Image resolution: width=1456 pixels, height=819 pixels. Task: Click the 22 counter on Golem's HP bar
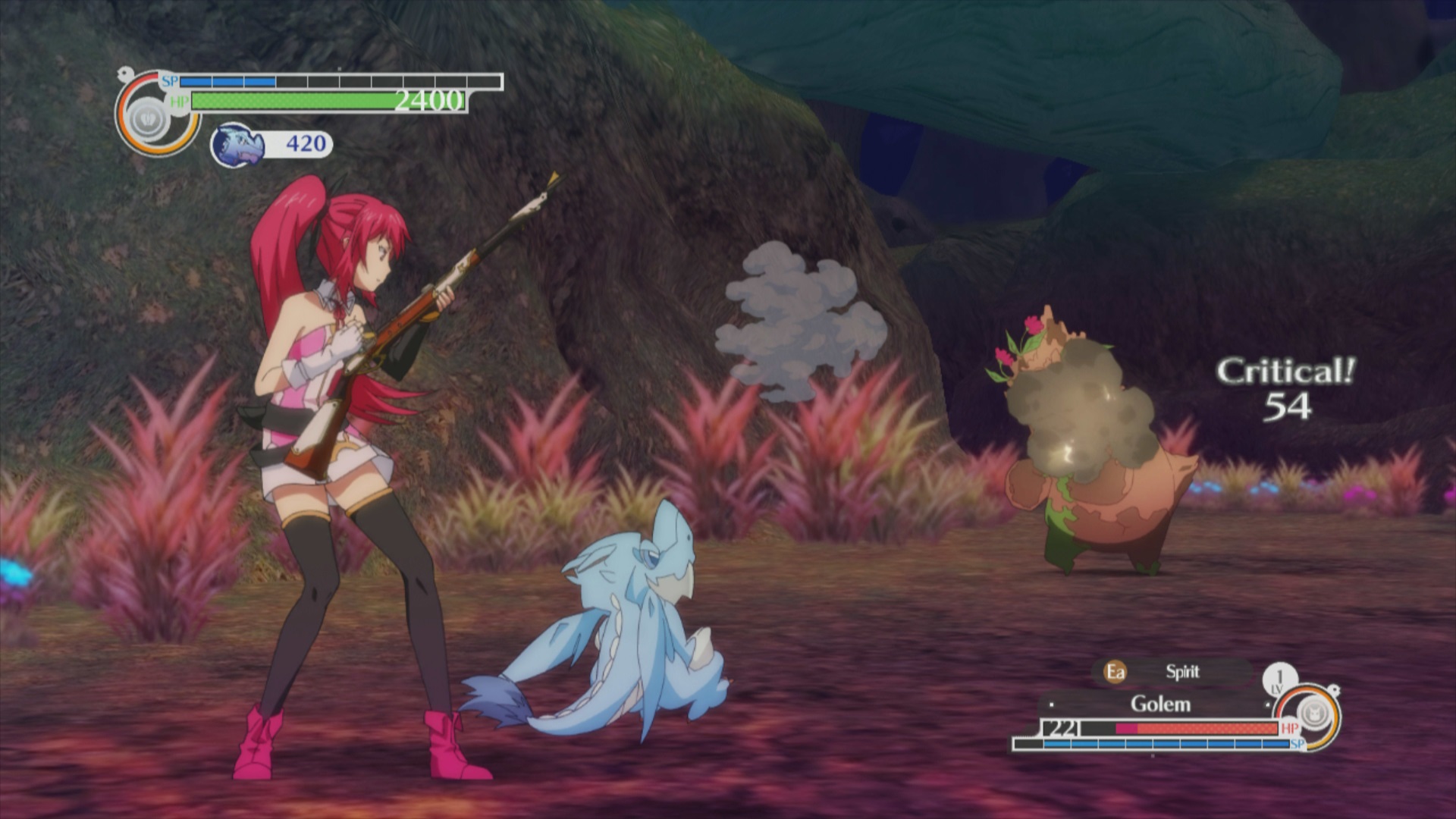pyautogui.click(x=1060, y=729)
